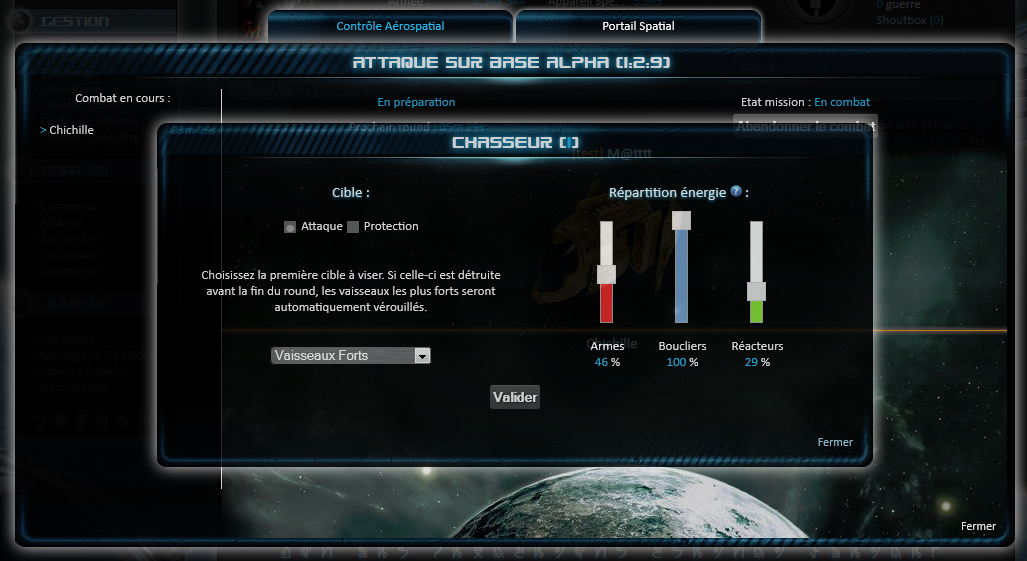Switch to the Contrôle Aérospatial tab
The image size is (1027, 561).
[x=390, y=26]
